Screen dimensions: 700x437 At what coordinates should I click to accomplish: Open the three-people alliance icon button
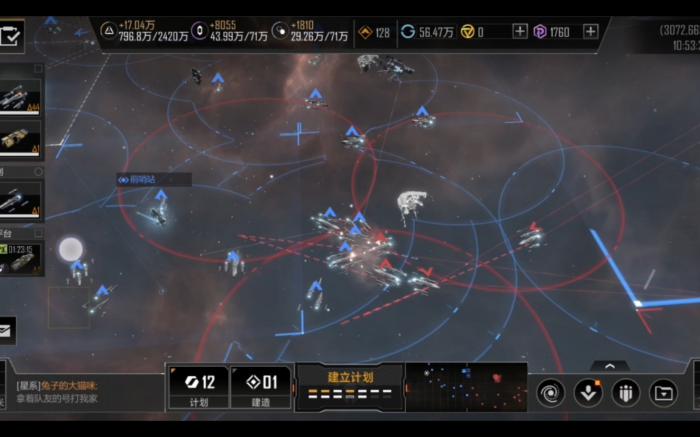pyautogui.click(x=626, y=392)
